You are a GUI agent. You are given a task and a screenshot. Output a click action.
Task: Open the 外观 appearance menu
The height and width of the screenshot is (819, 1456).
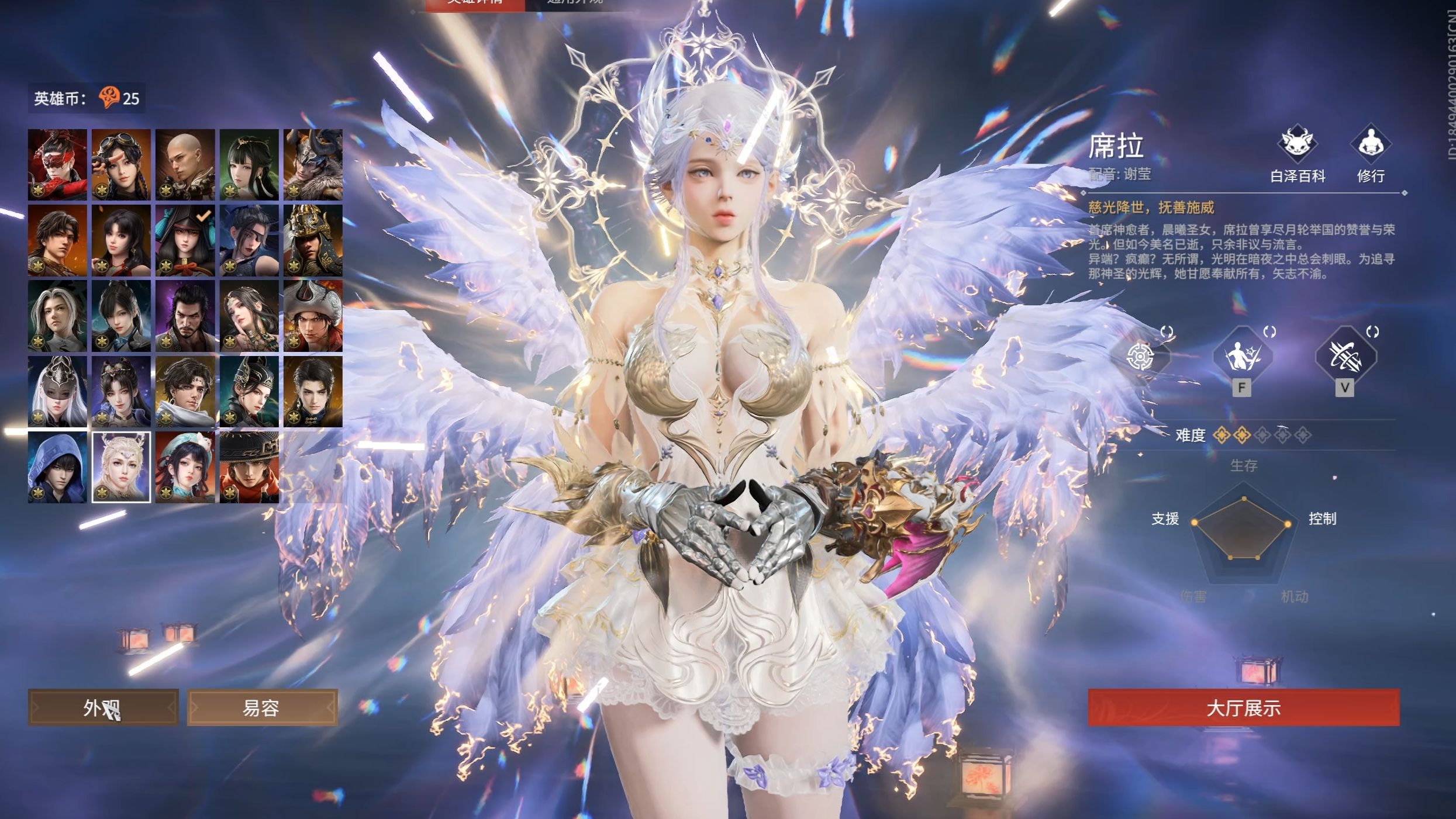(x=103, y=708)
